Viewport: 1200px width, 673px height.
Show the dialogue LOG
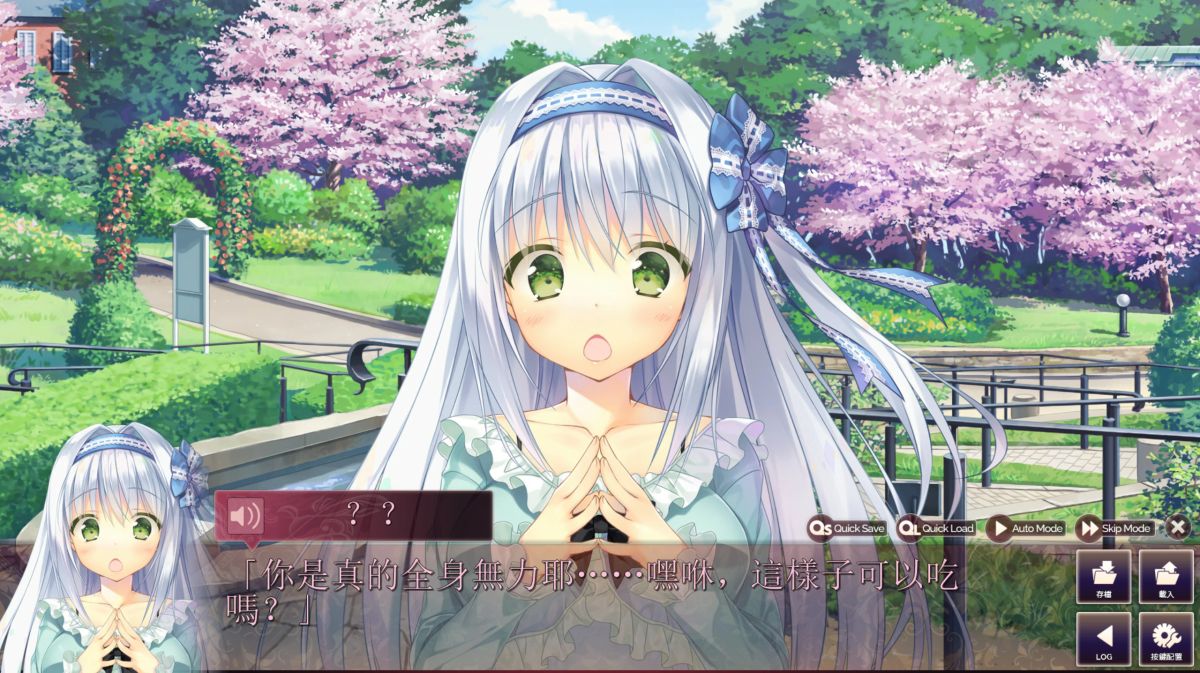[x=1103, y=639]
